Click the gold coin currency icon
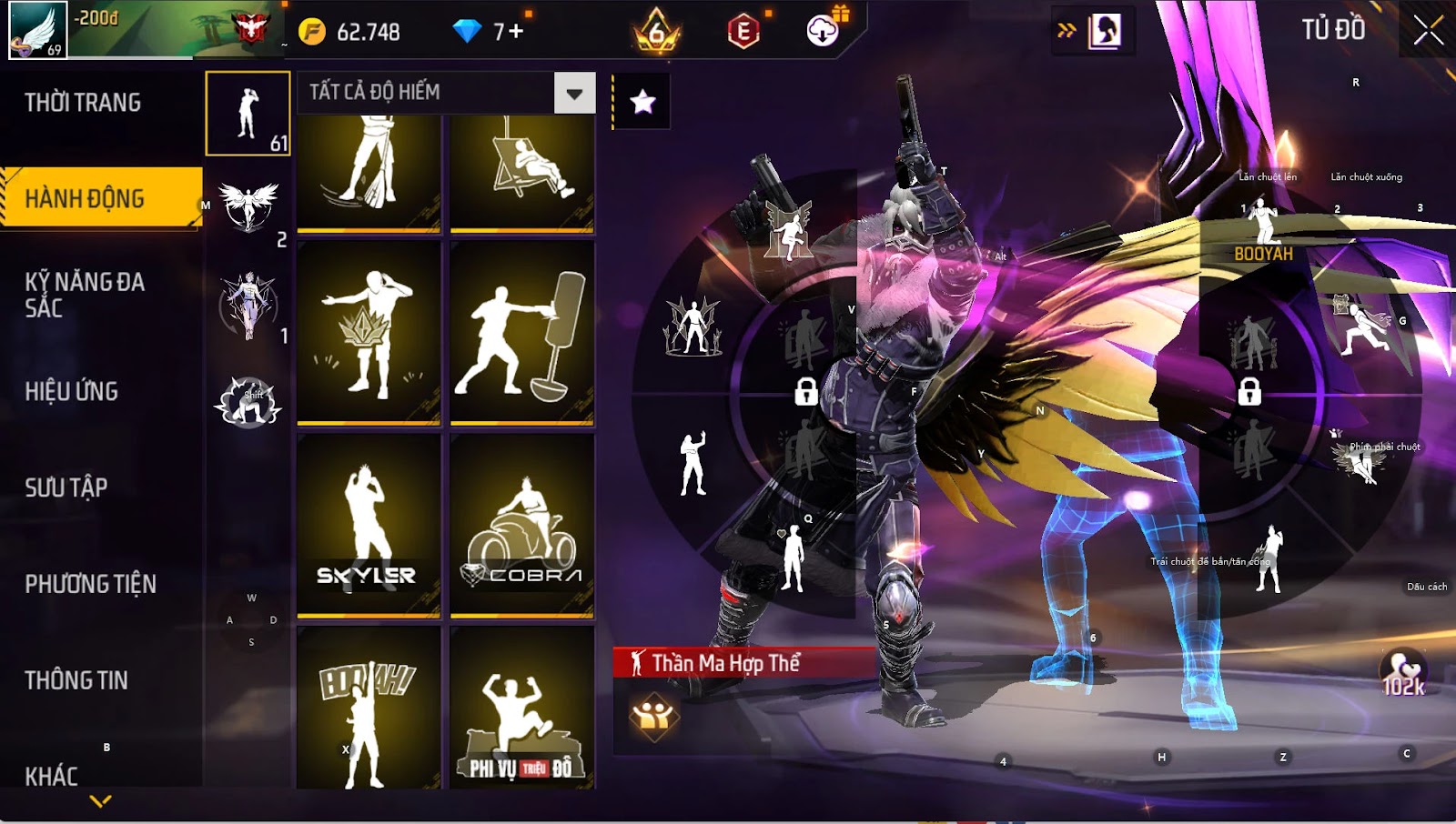Viewport: 1456px width, 824px height. 312,32
